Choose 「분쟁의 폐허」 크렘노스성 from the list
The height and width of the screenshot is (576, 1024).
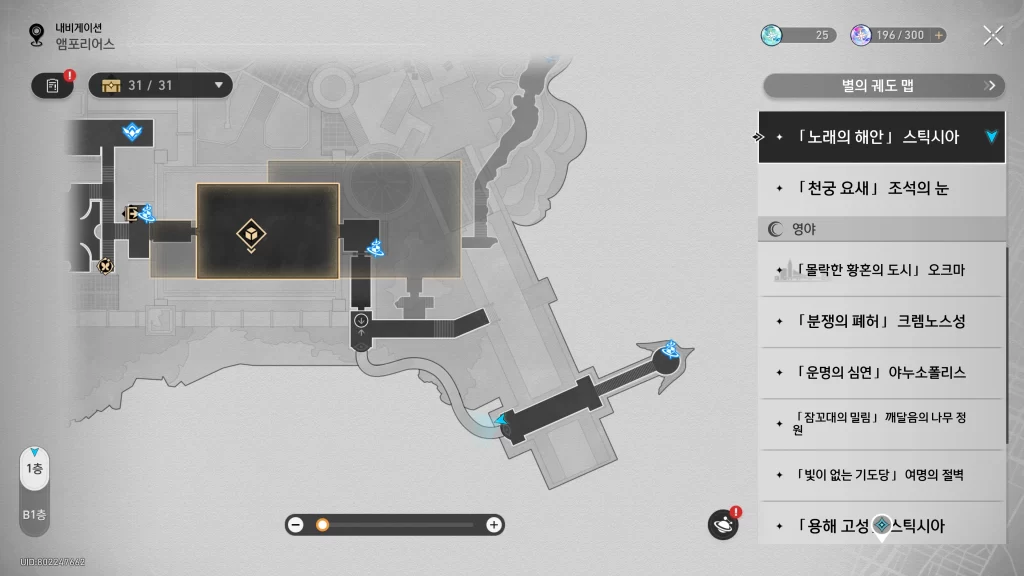coord(881,321)
